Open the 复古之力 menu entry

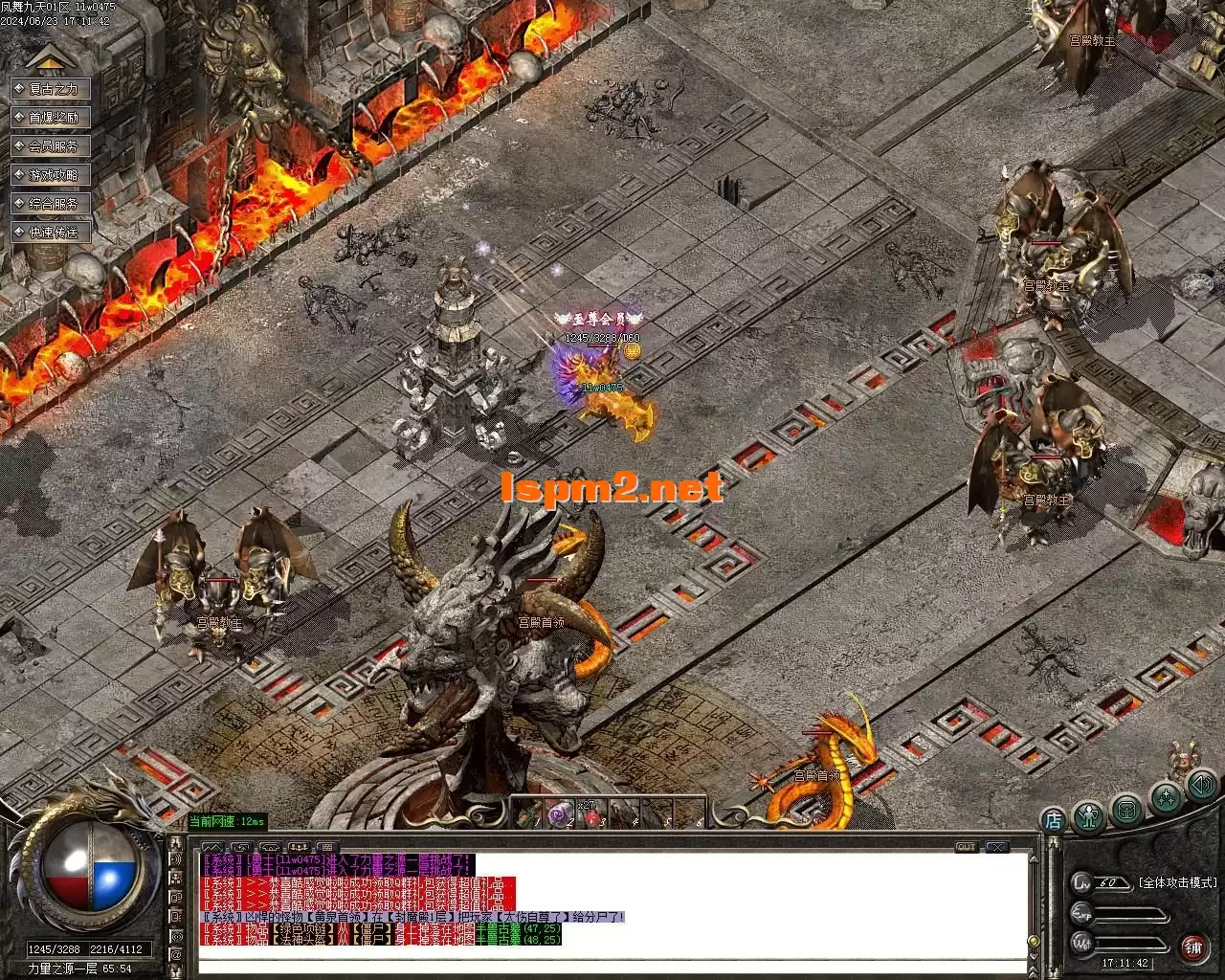pyautogui.click(x=52, y=89)
